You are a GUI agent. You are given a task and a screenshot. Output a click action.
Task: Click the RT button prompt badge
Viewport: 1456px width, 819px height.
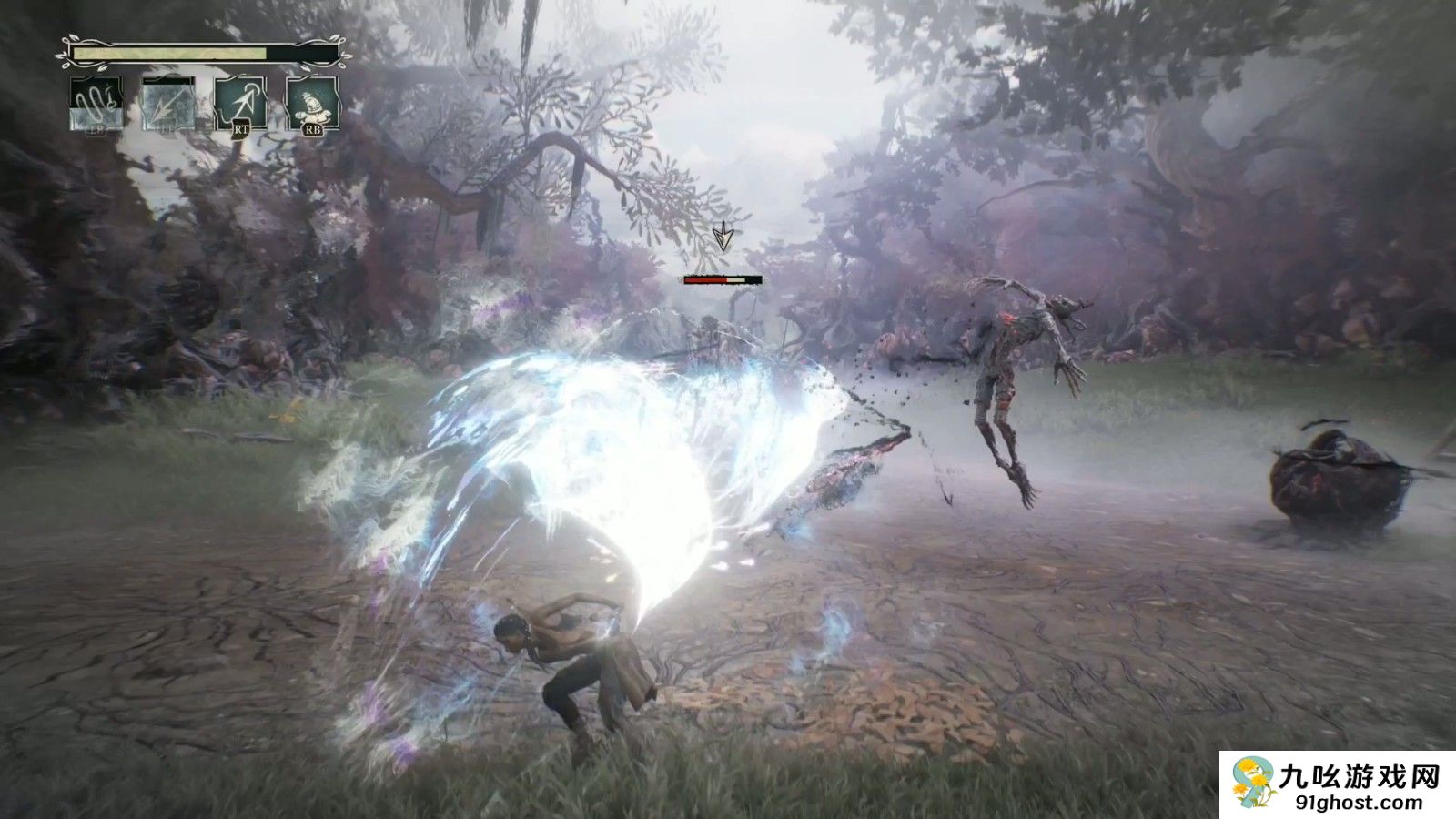click(241, 130)
